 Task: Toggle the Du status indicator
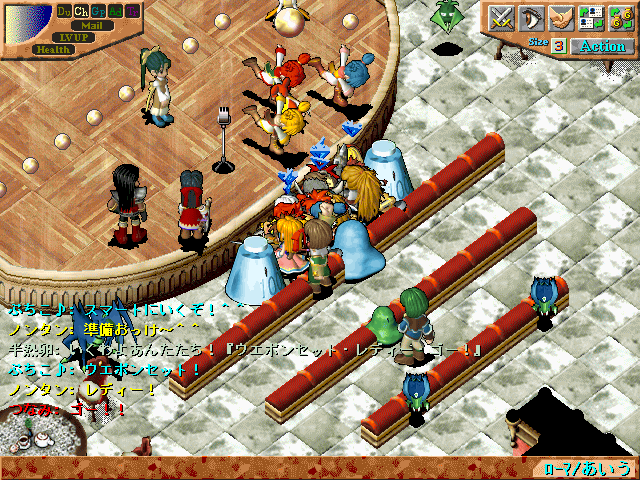click(64, 11)
